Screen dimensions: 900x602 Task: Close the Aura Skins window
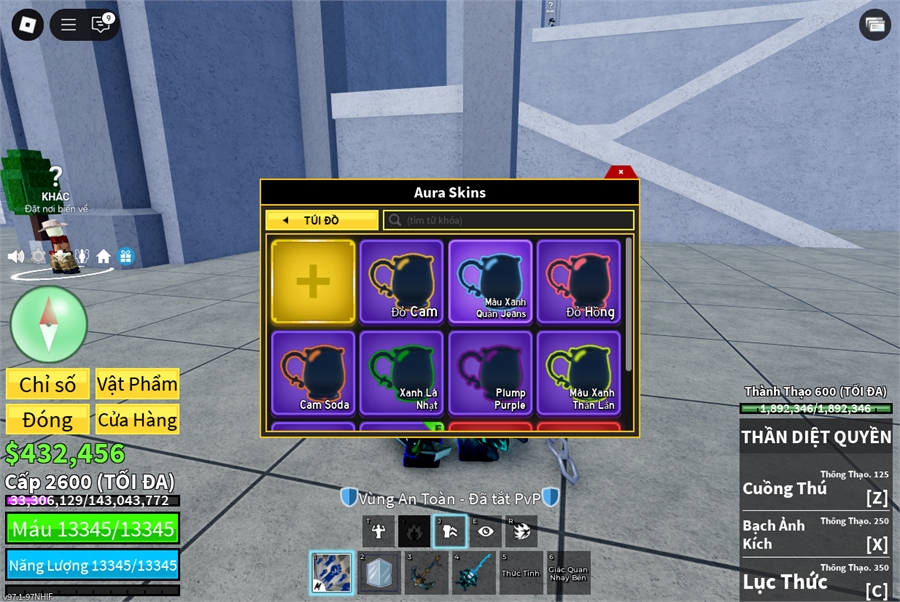[620, 172]
